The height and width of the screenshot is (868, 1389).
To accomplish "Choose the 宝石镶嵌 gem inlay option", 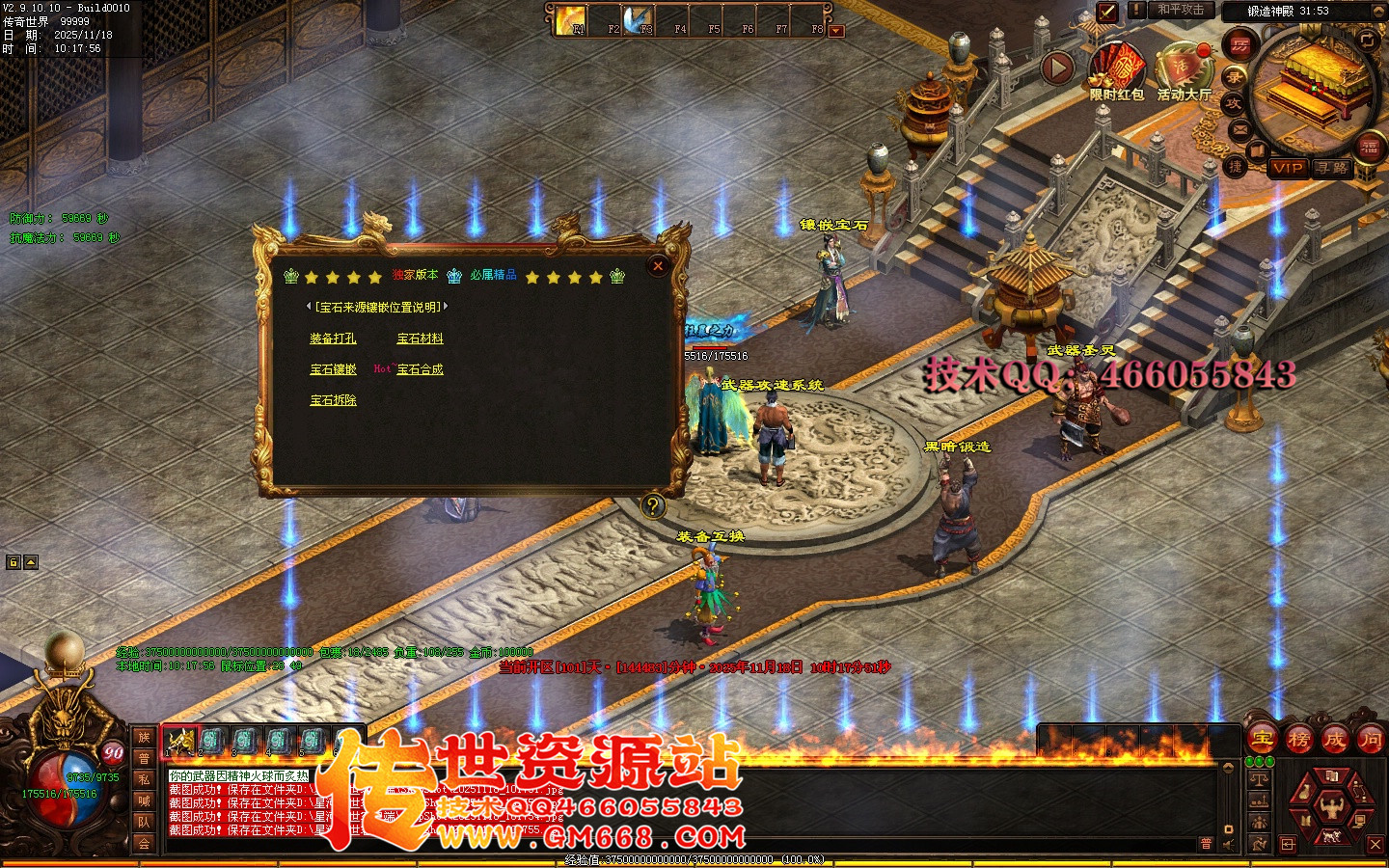I will pyautogui.click(x=333, y=369).
